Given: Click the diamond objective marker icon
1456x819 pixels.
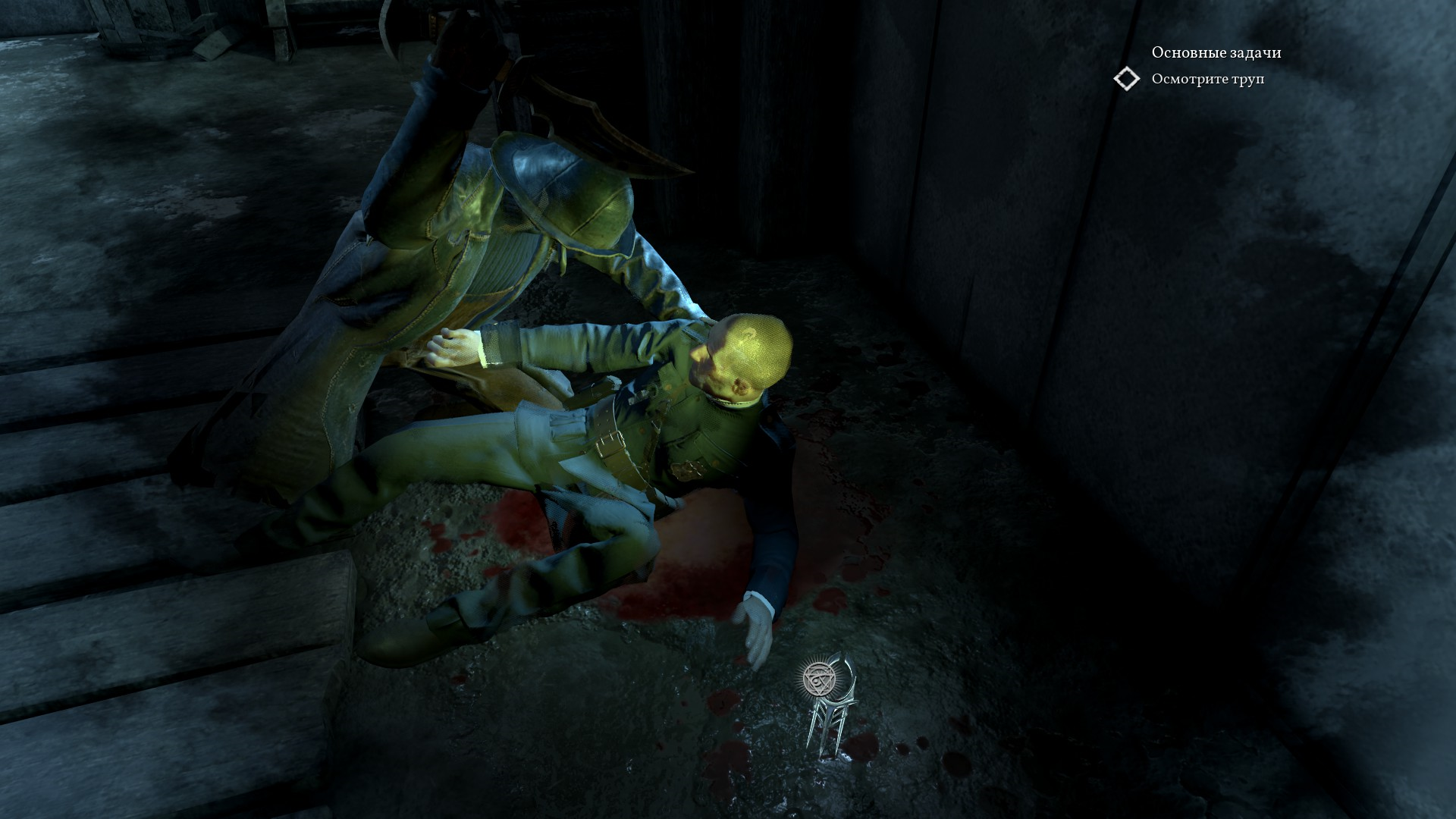Looking at the screenshot, I should (1127, 79).
